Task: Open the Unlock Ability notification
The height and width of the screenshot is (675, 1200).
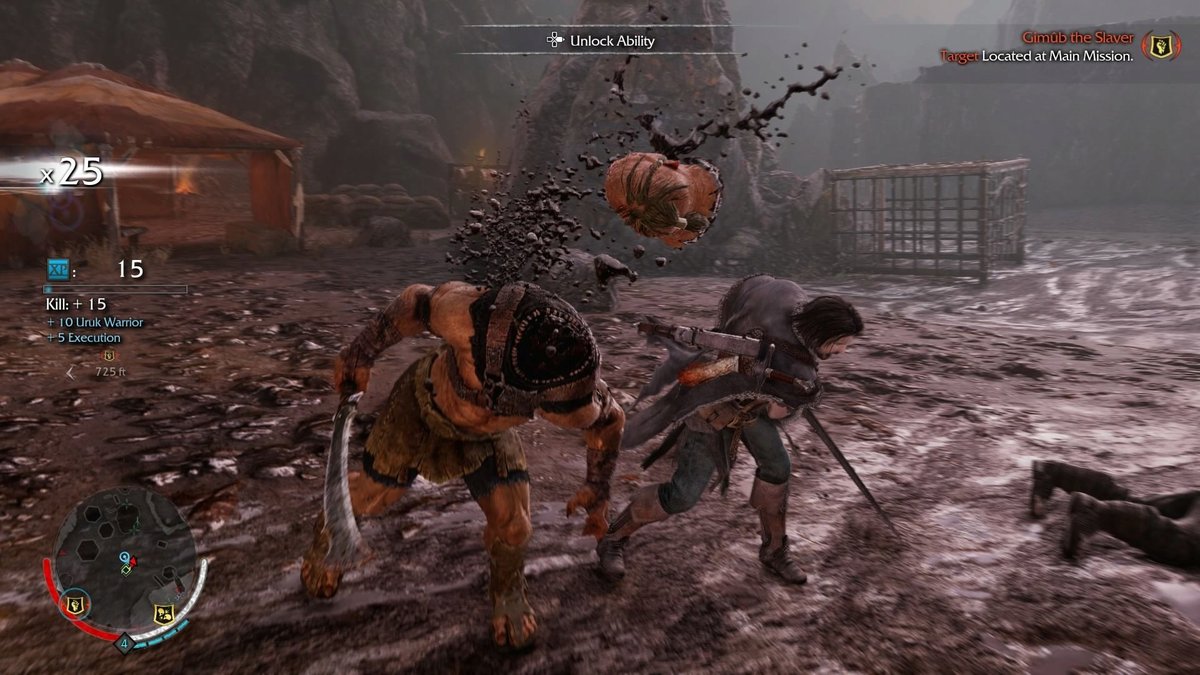Action: coord(599,40)
